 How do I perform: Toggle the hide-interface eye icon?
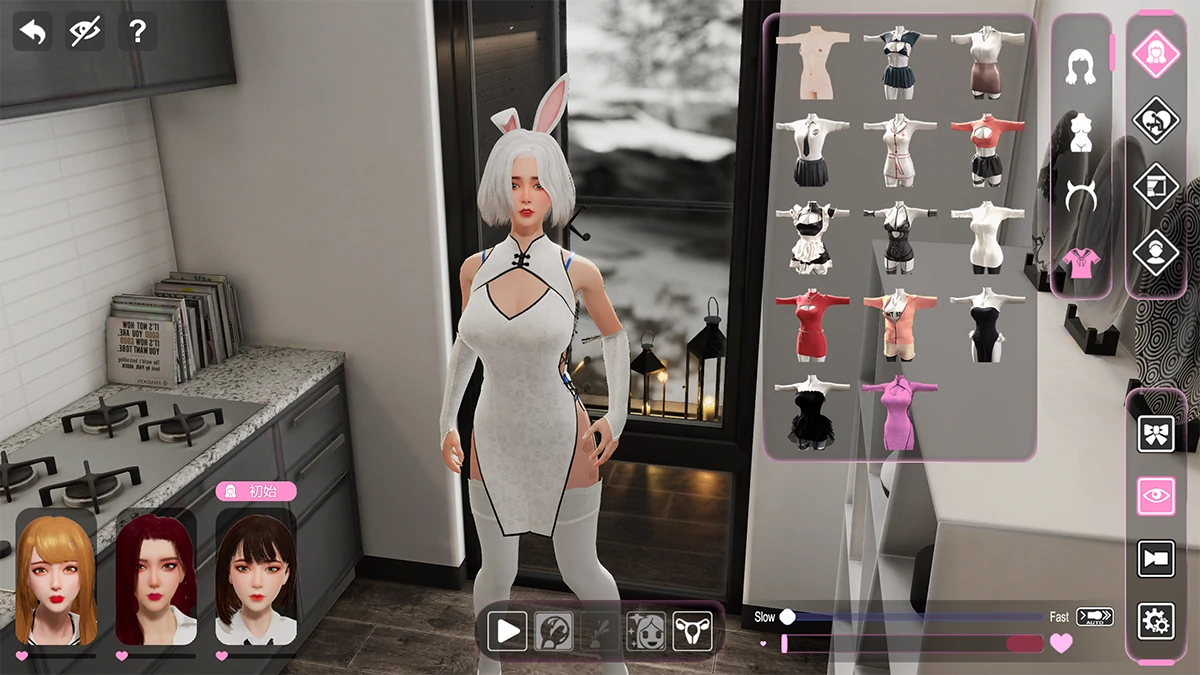point(85,32)
